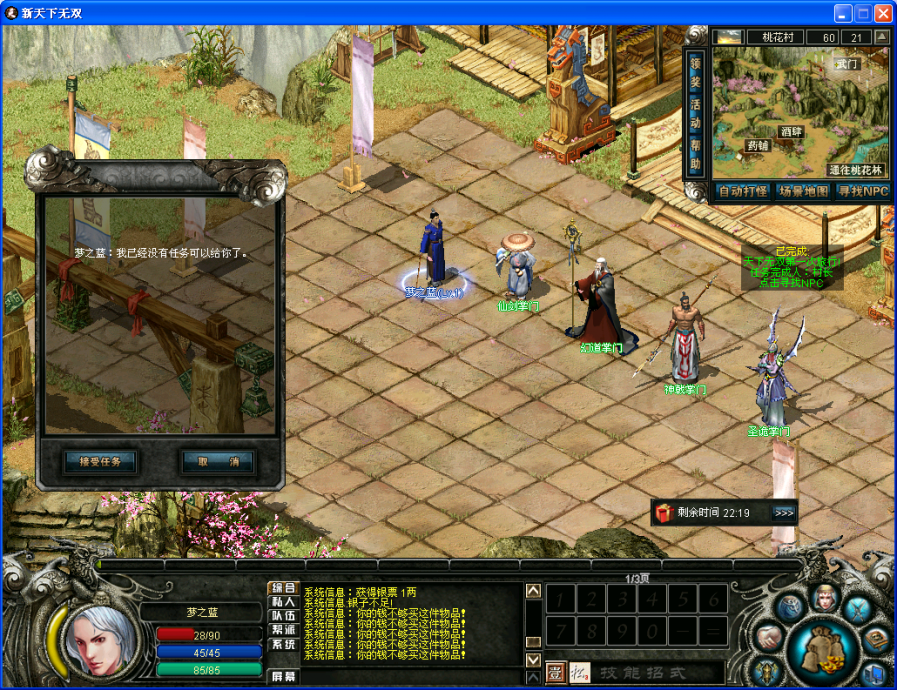Enable 自动打怪 auto-fight
The width and height of the screenshot is (897, 690).
coord(742,191)
